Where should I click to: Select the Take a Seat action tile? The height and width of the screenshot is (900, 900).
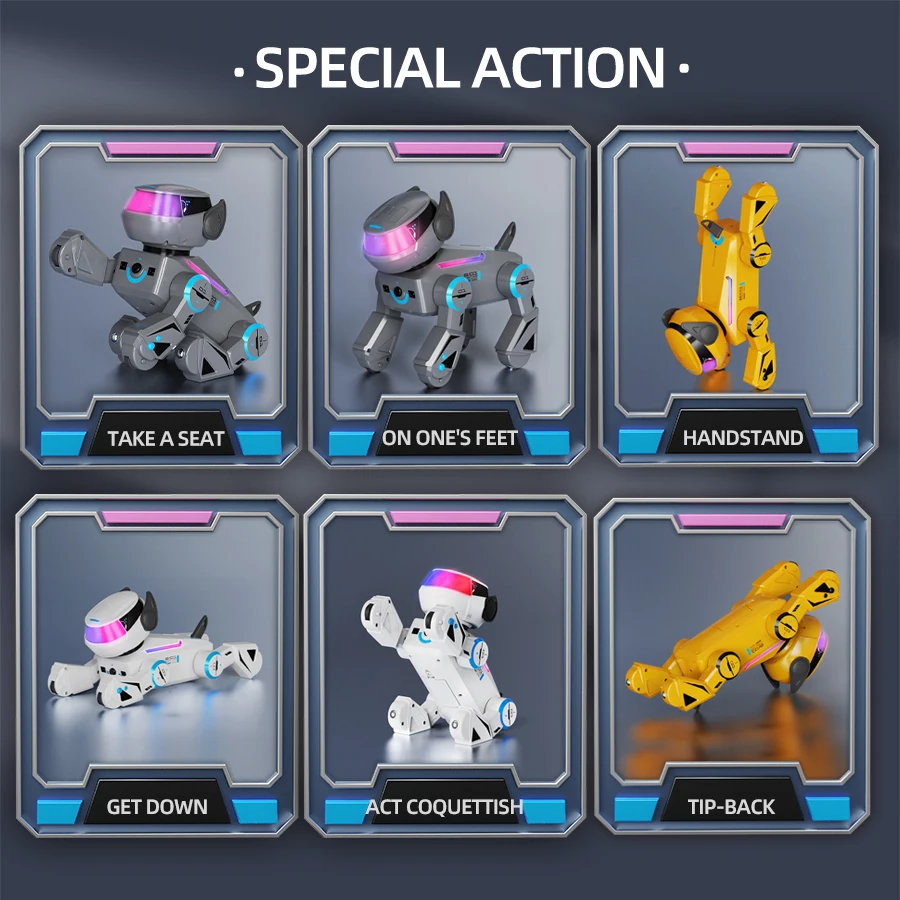point(160,295)
